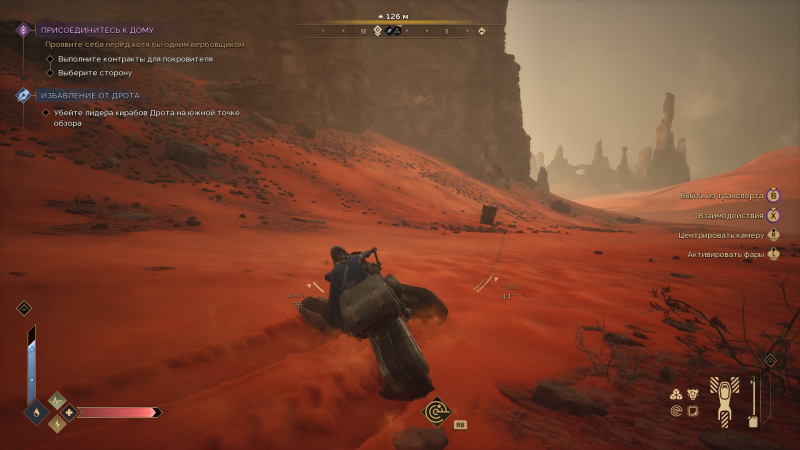Select the yellow diamond marker on the compass

pyautogui.click(x=482, y=31)
